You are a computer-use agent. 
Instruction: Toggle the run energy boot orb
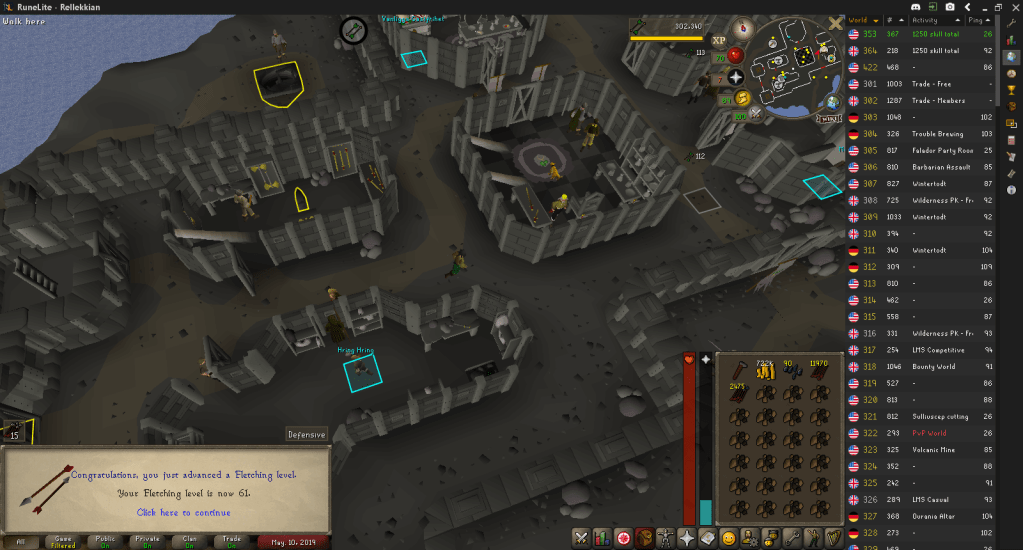pyautogui.click(x=743, y=98)
